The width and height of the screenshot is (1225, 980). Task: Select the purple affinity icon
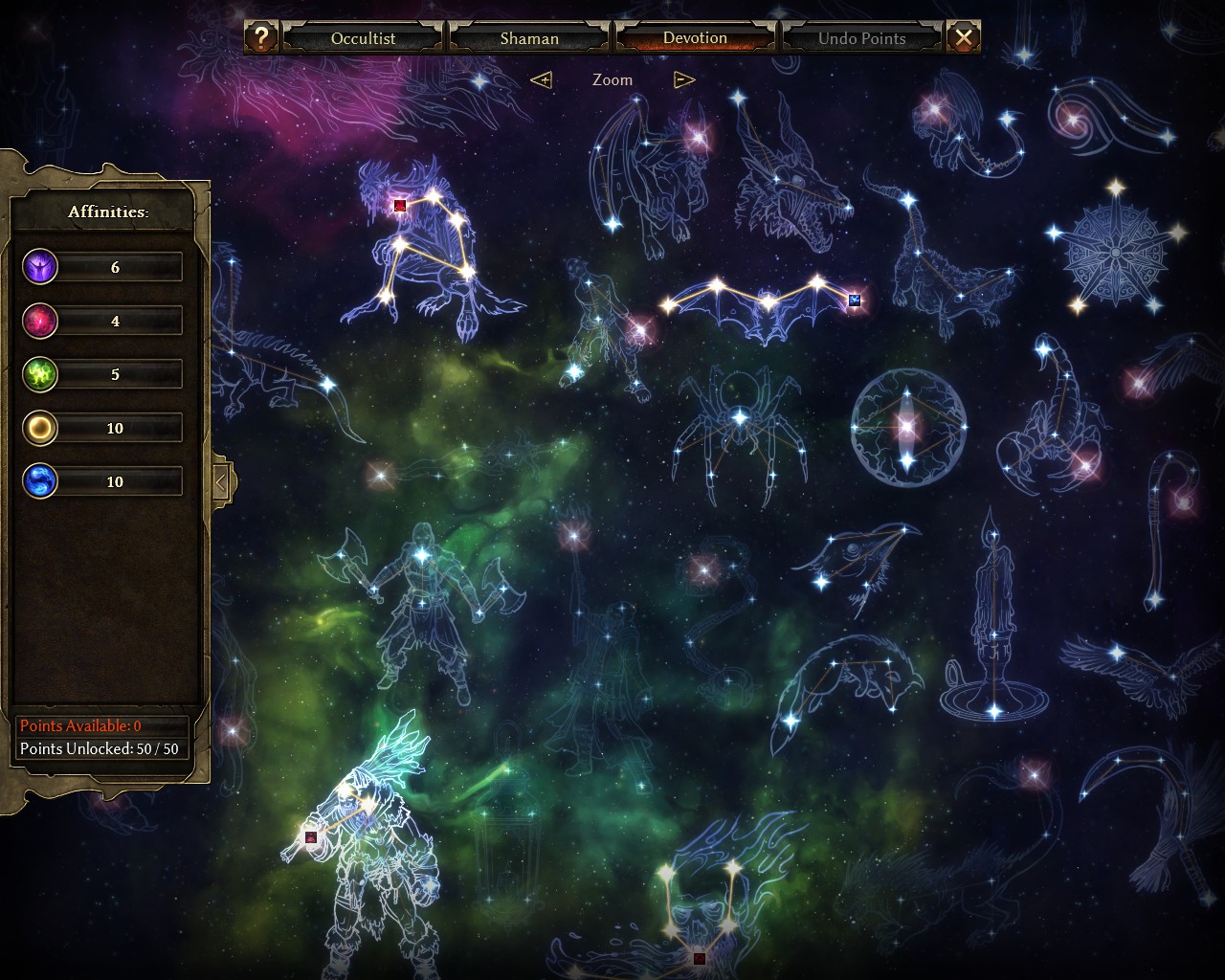[40, 267]
